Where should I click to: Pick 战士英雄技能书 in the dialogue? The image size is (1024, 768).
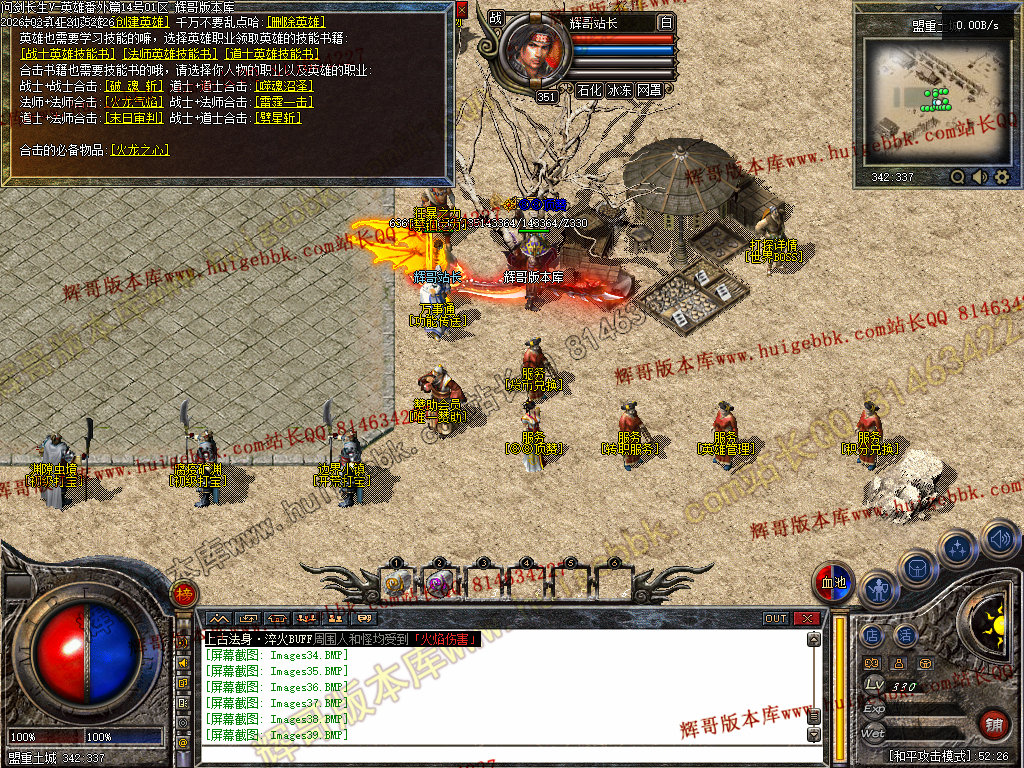click(x=68, y=54)
